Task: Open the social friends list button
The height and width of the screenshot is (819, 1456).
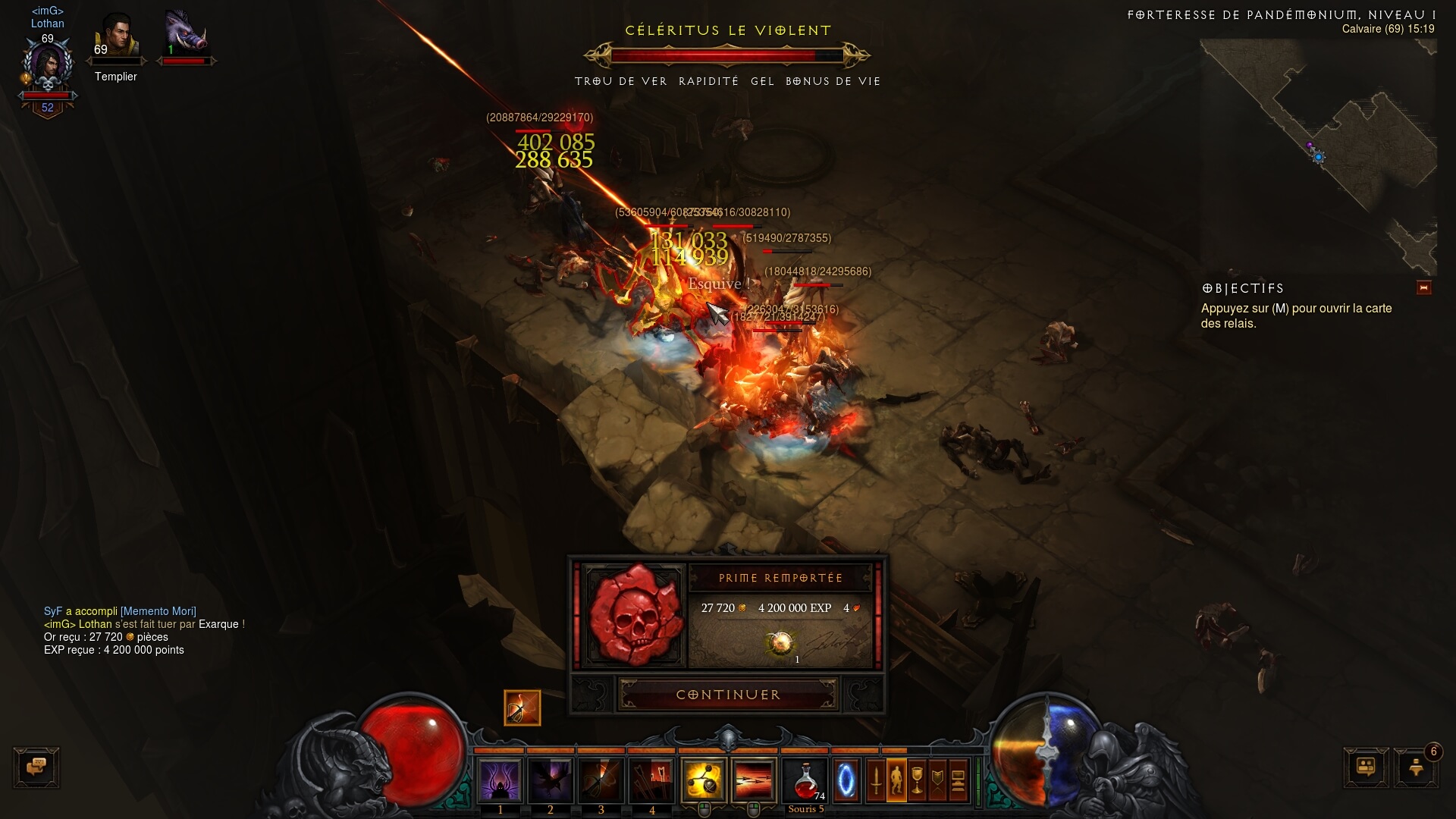Action: pyautogui.click(x=1366, y=767)
